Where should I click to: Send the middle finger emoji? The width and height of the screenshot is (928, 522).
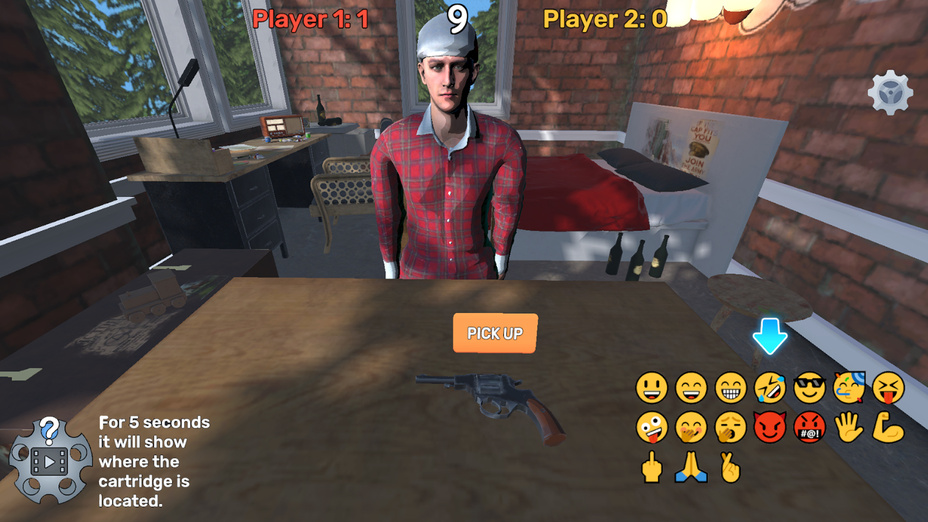[652, 467]
